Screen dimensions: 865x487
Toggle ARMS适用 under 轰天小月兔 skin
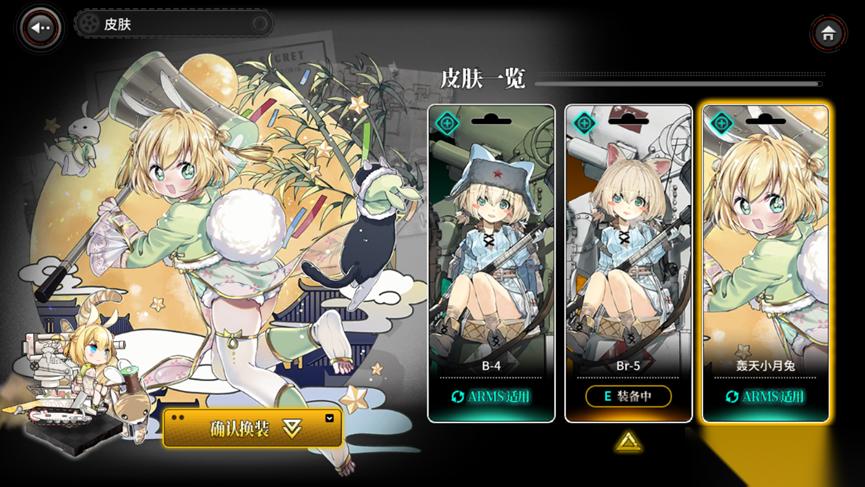(x=765, y=396)
